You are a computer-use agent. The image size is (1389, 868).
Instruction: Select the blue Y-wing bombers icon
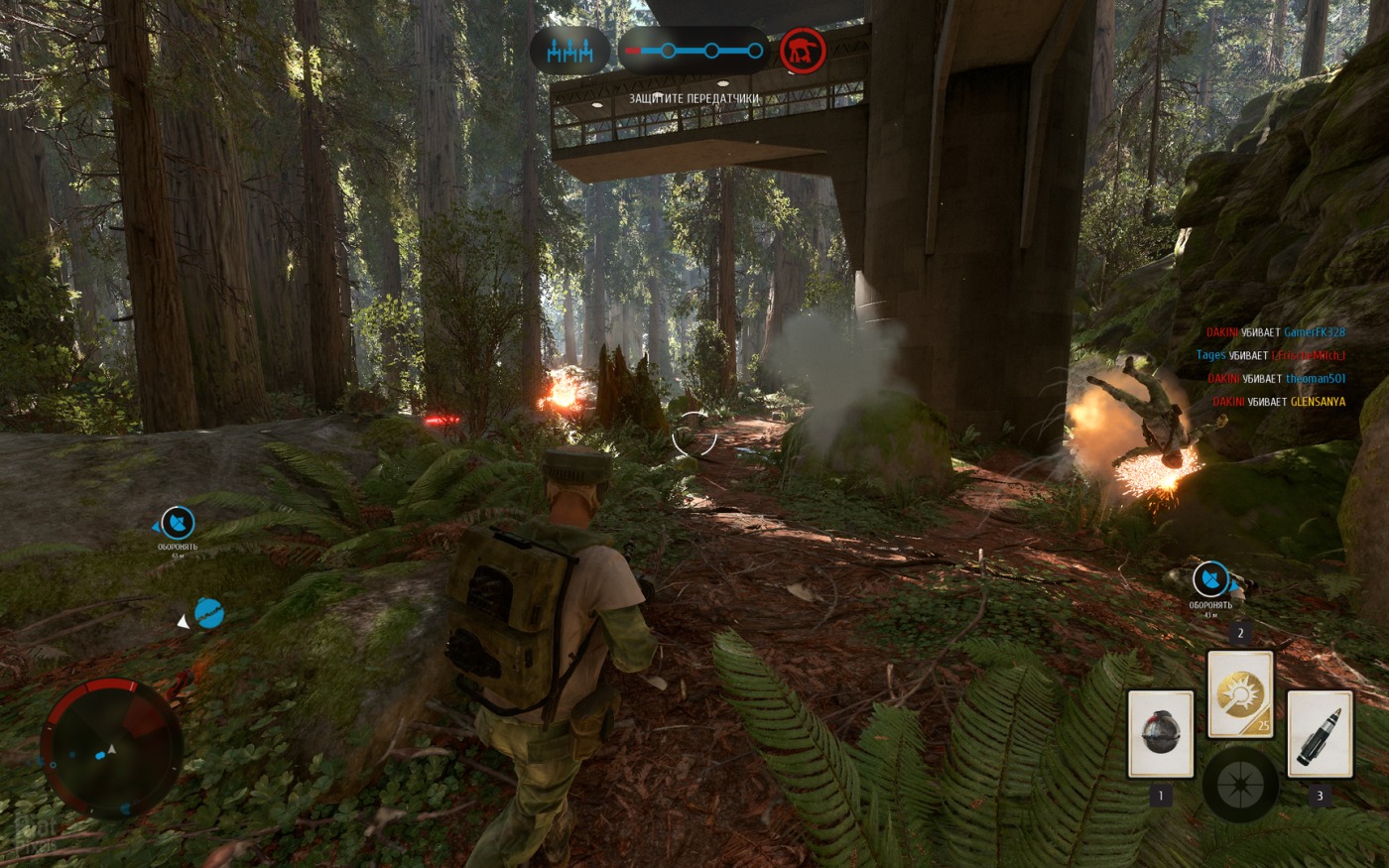(569, 51)
